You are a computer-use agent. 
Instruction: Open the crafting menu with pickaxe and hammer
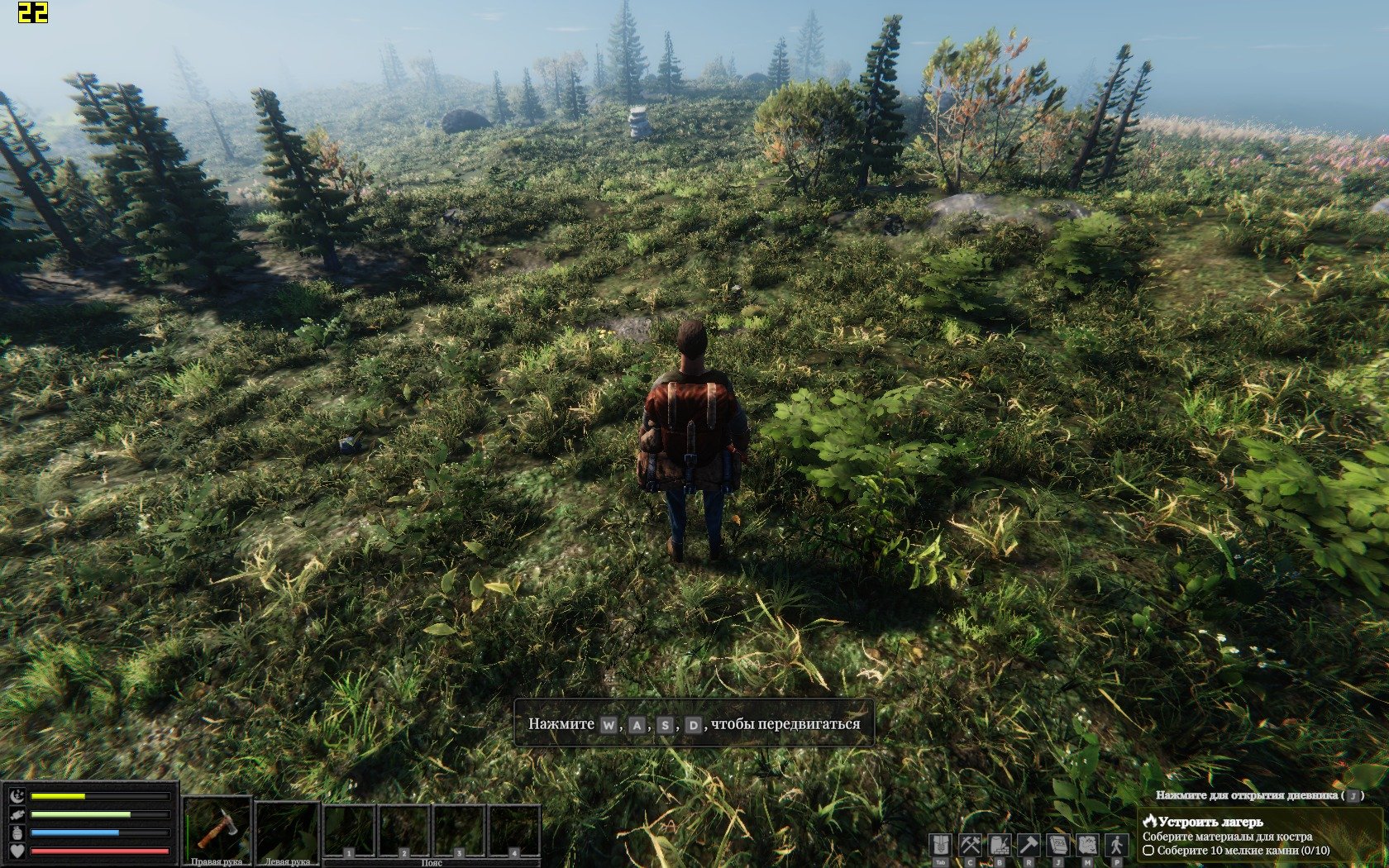click(x=970, y=846)
